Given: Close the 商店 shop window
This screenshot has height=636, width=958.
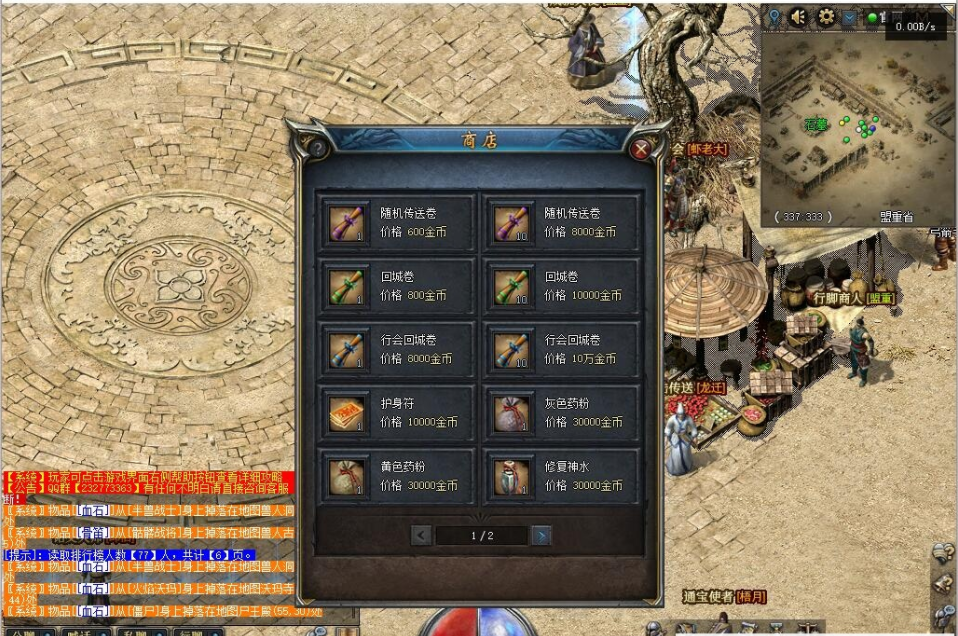Looking at the screenshot, I should pos(641,149).
